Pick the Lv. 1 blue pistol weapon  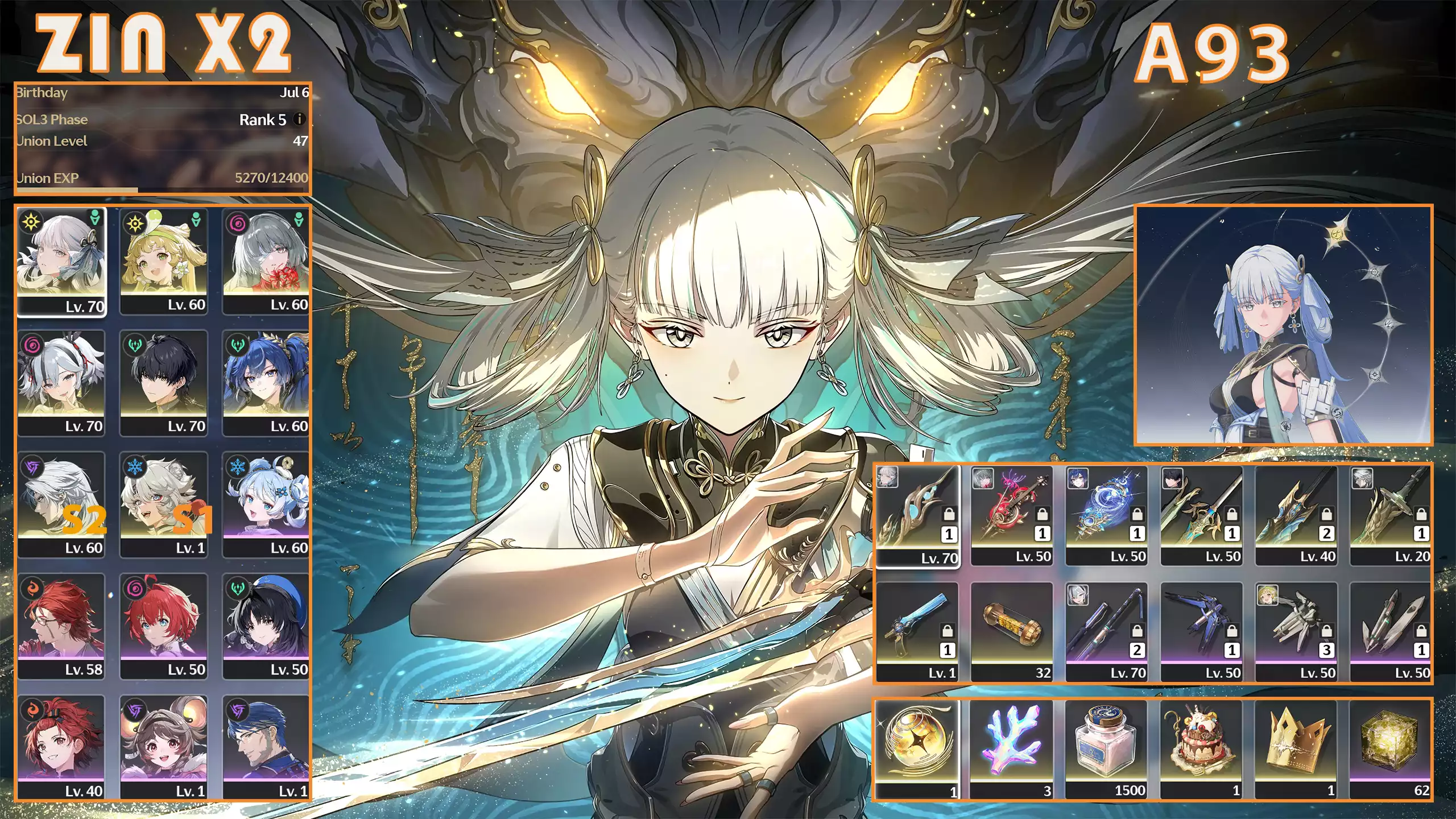click(x=917, y=631)
